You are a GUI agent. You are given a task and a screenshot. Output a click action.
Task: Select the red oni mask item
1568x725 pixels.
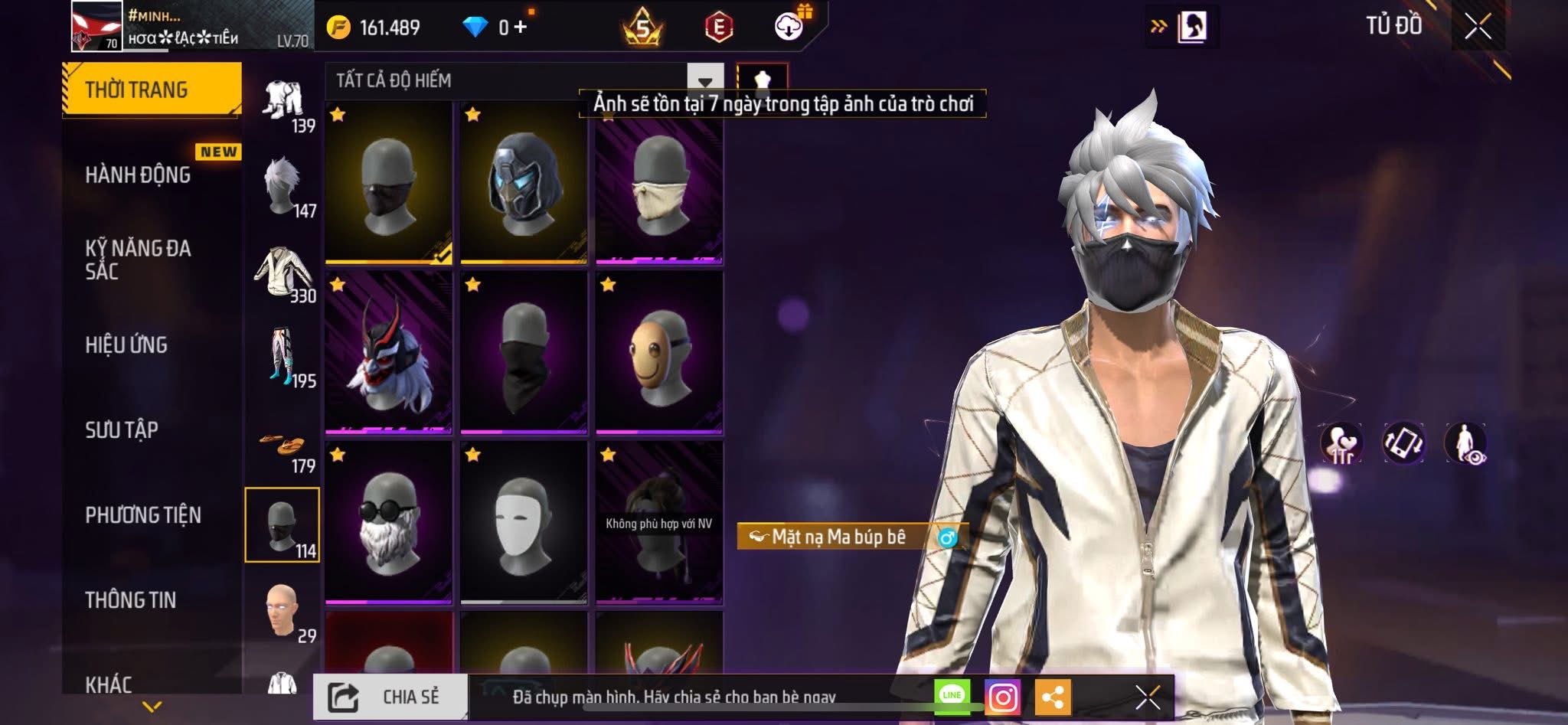388,352
